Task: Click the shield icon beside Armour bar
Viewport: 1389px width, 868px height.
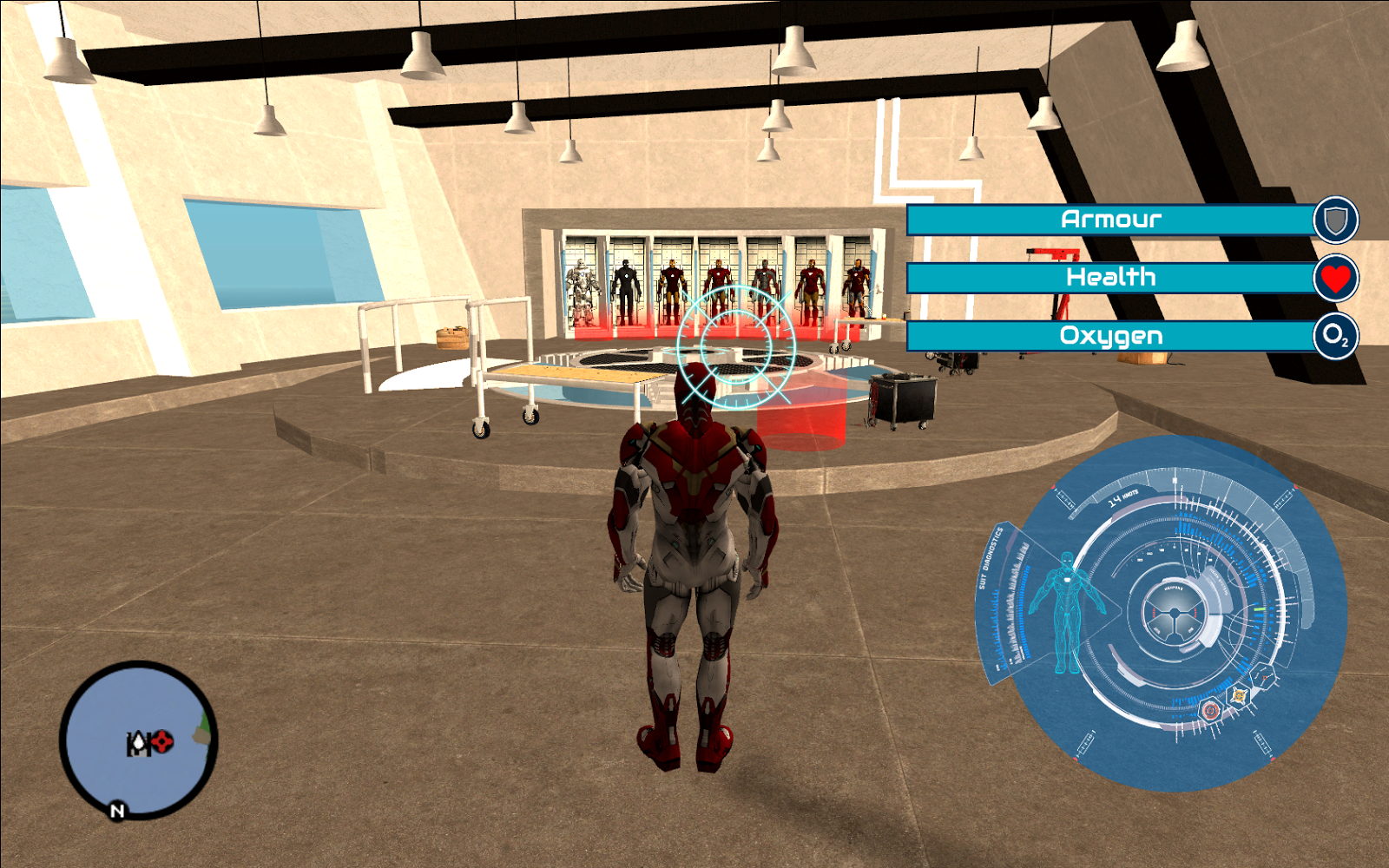Action: [1336, 220]
